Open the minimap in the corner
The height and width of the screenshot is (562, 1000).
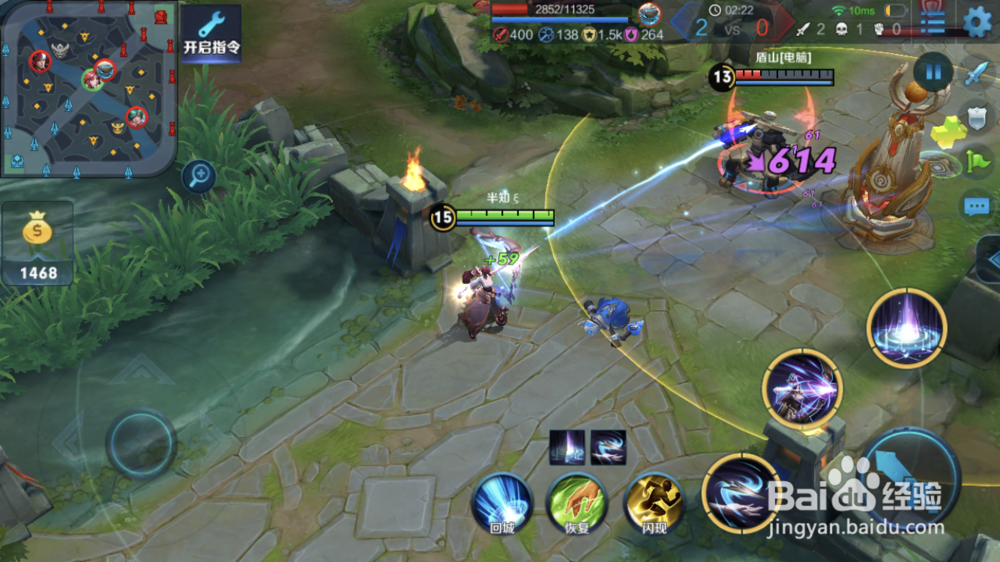tap(88, 88)
